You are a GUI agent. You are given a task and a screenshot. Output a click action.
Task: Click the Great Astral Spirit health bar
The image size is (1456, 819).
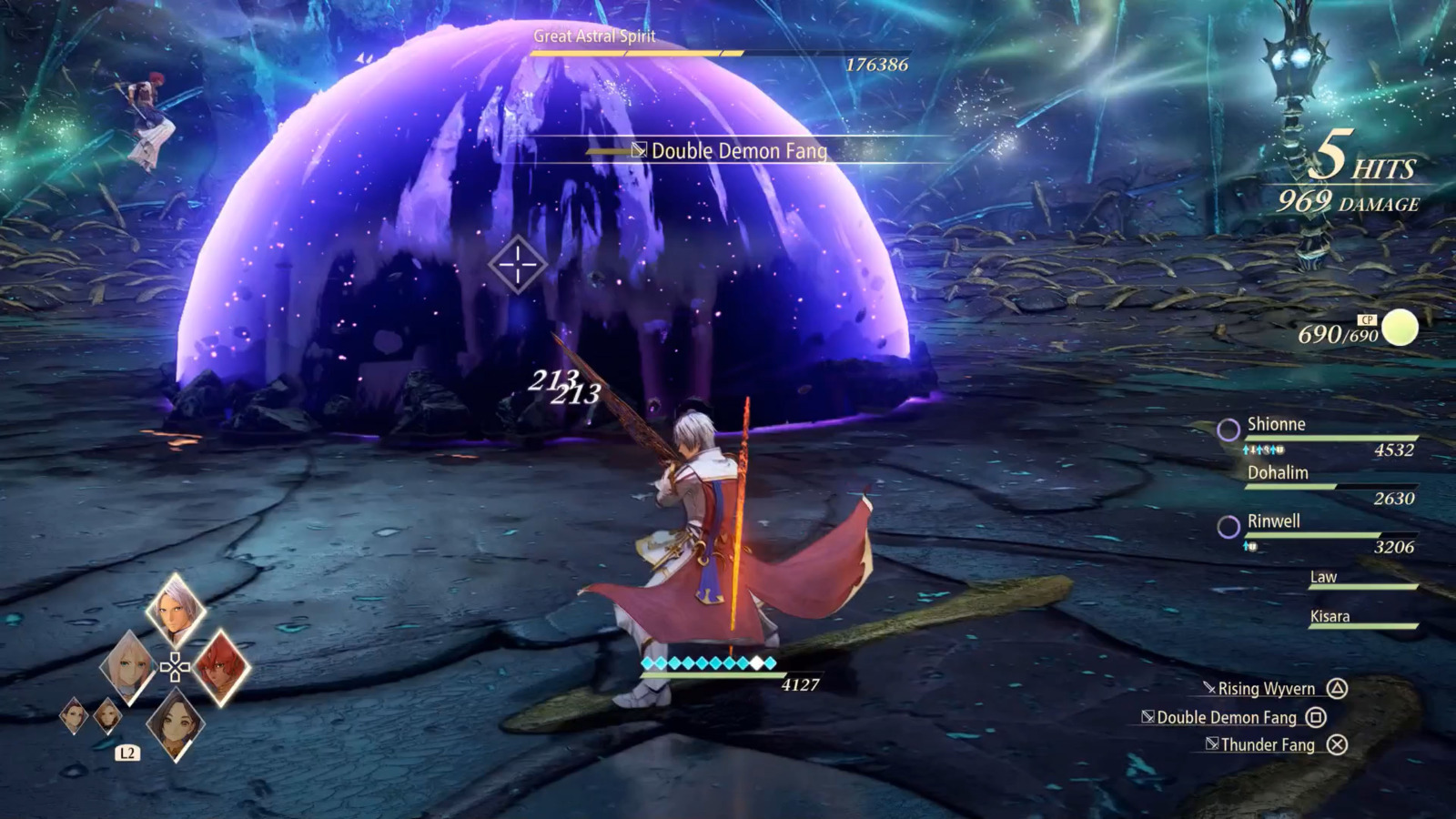(x=719, y=55)
